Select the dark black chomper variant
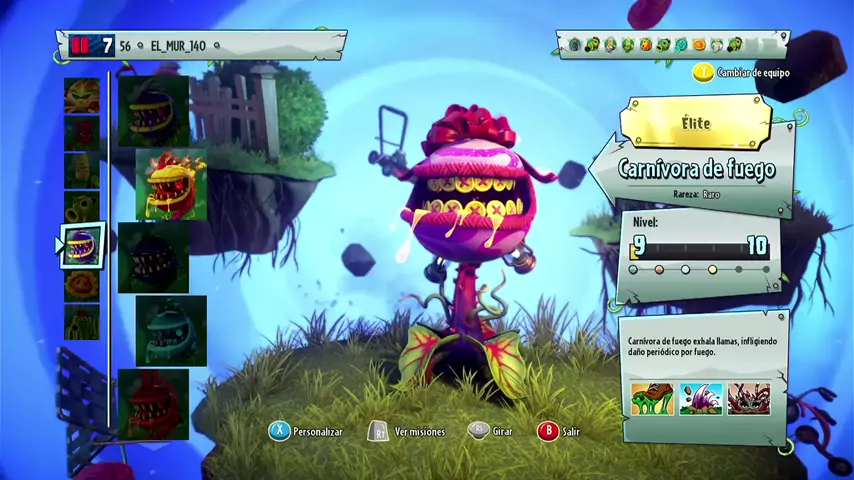 153,258
